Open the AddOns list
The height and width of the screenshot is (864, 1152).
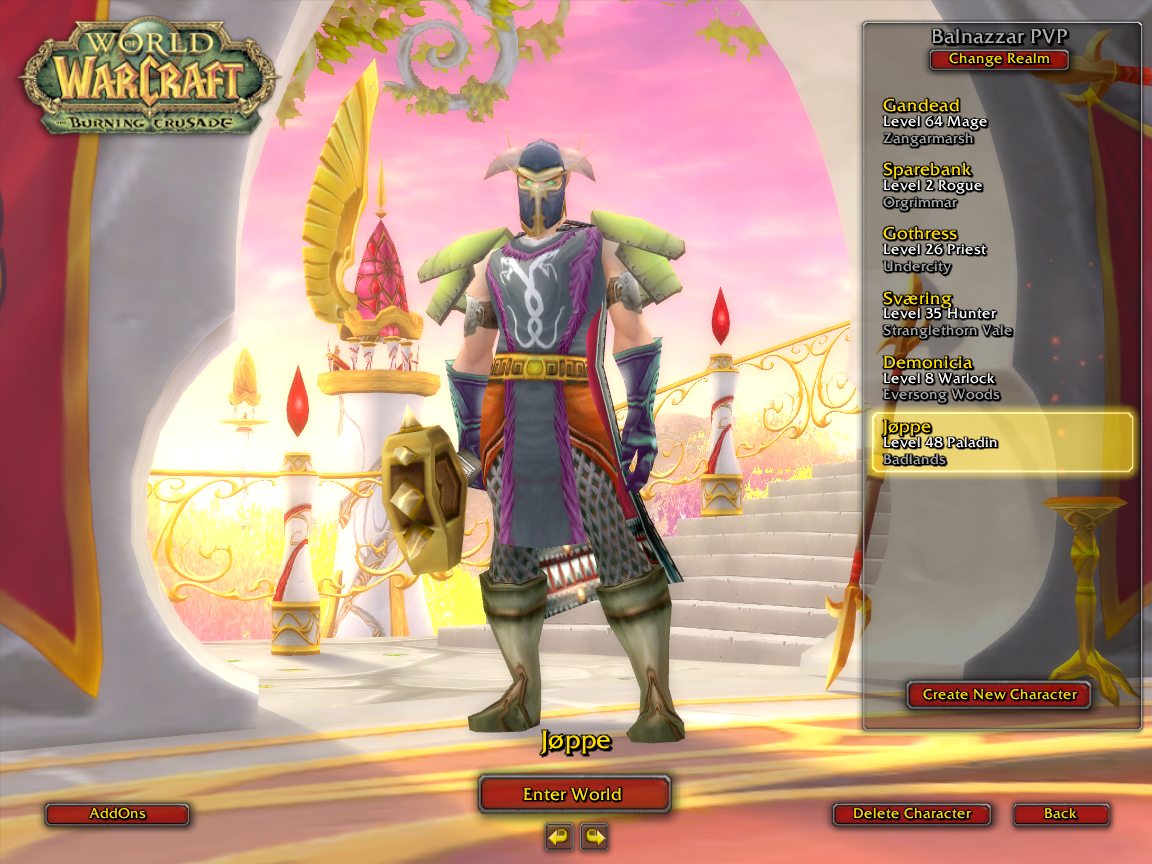(117, 814)
